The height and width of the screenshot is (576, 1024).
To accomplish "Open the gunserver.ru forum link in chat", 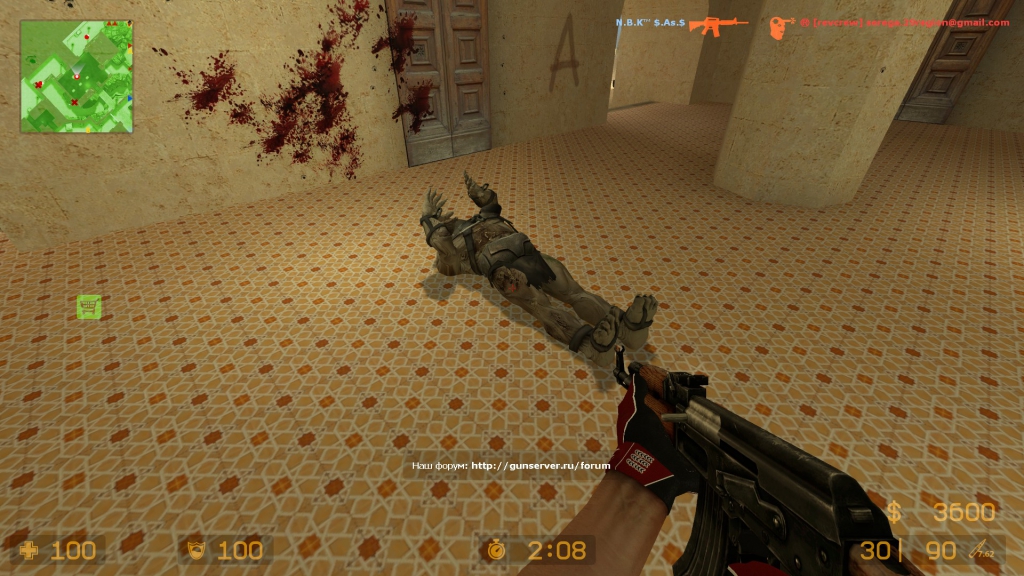I will (x=540, y=465).
